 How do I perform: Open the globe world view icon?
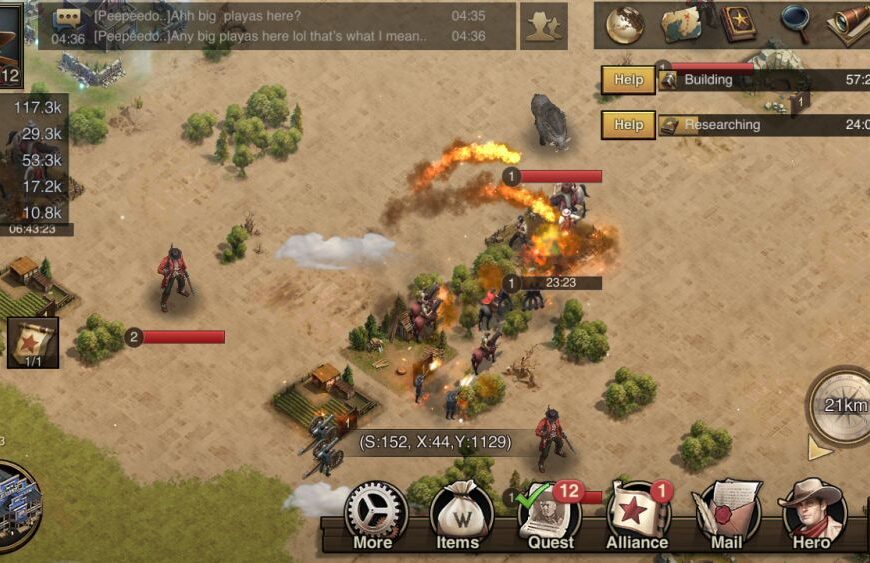point(625,24)
